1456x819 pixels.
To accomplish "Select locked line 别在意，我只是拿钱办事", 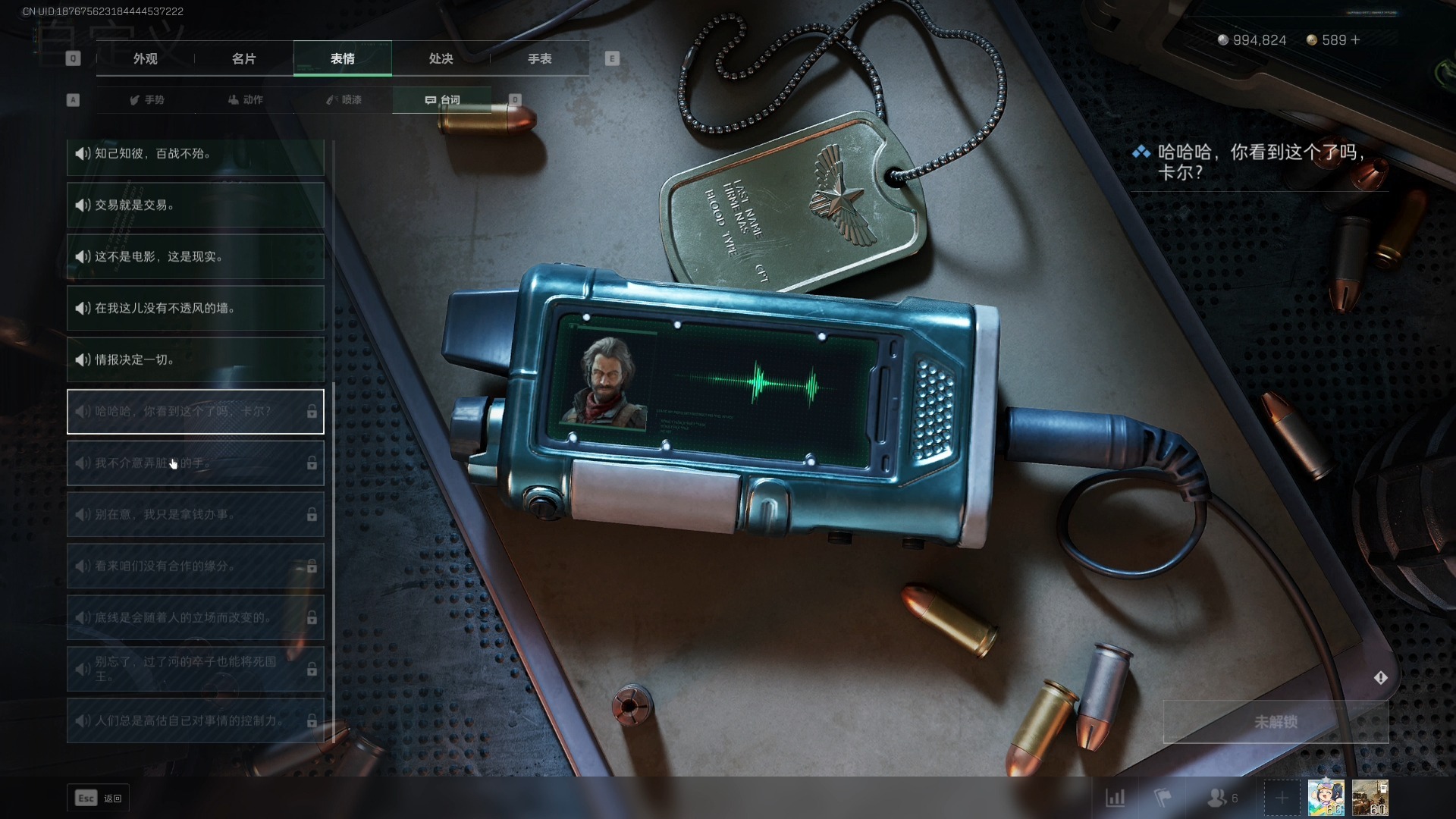I will [x=195, y=514].
